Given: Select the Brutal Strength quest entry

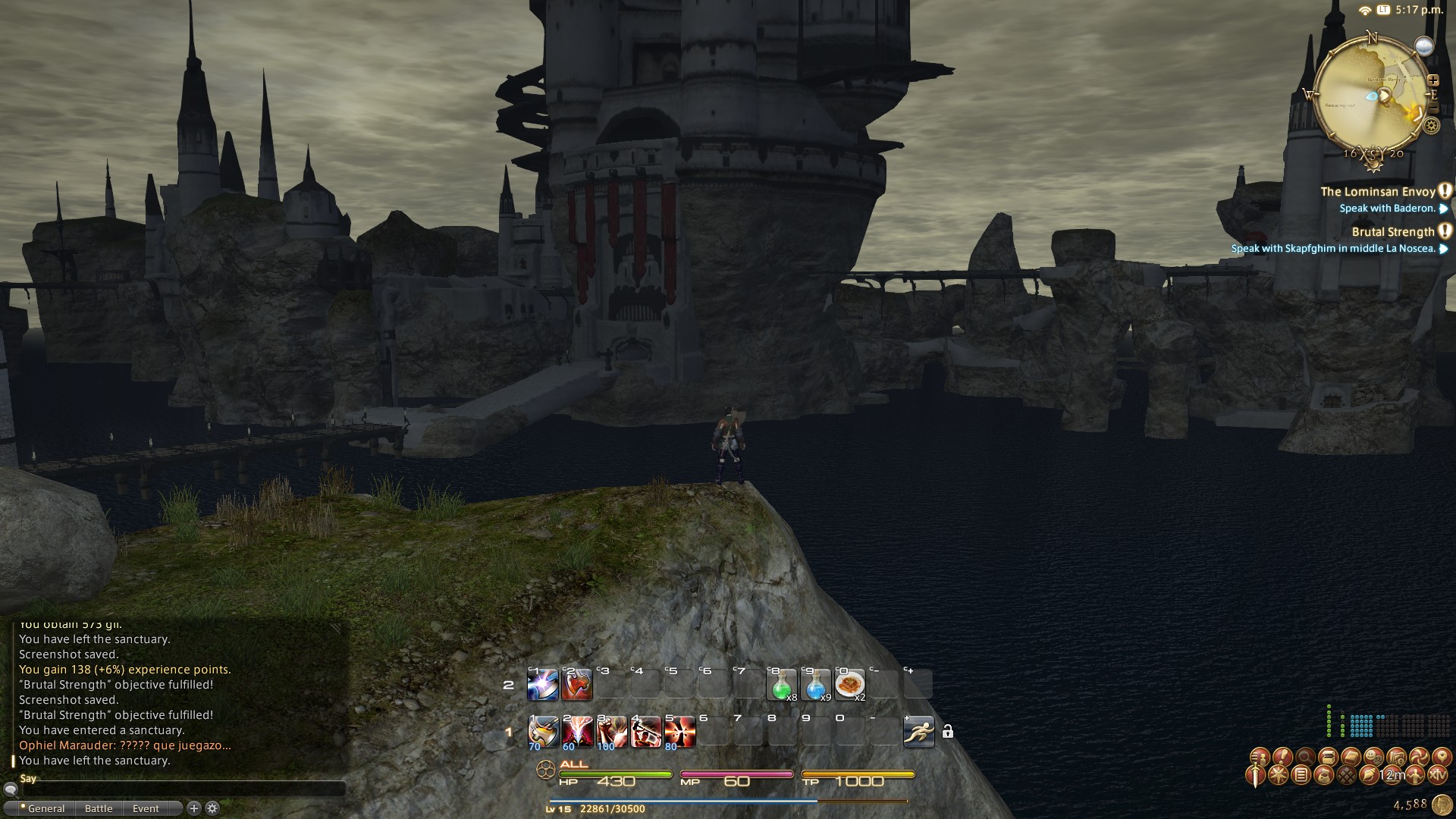Looking at the screenshot, I should pyautogui.click(x=1393, y=232).
